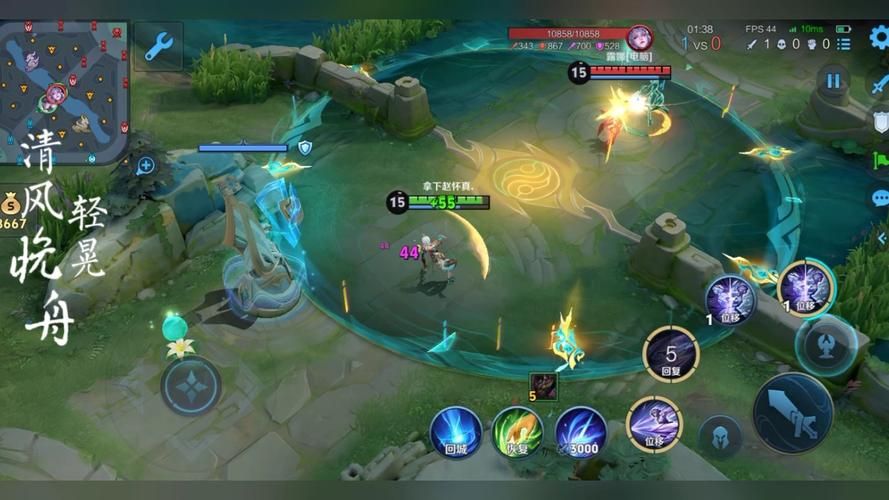Tap the helmet target-hero button

pyautogui.click(x=720, y=436)
